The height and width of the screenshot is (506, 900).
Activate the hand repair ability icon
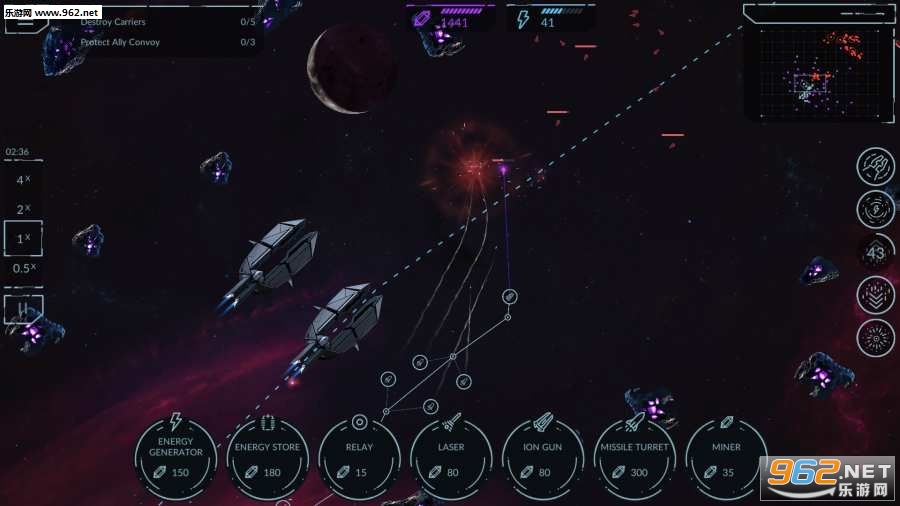pyautogui.click(x=876, y=165)
